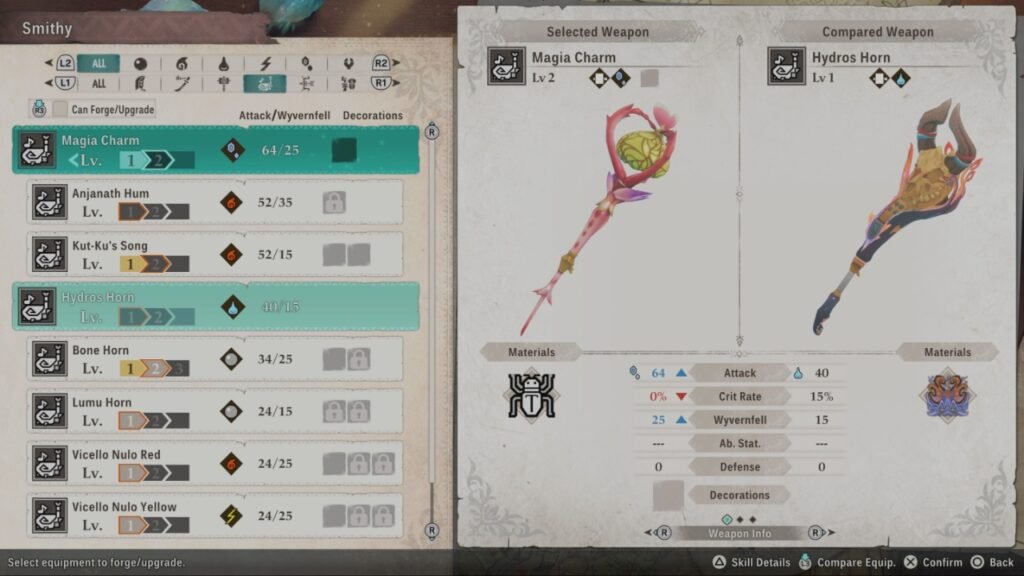Click the Magia Charm beetle material icon
Viewport: 1024px width, 576px height.
(530, 394)
